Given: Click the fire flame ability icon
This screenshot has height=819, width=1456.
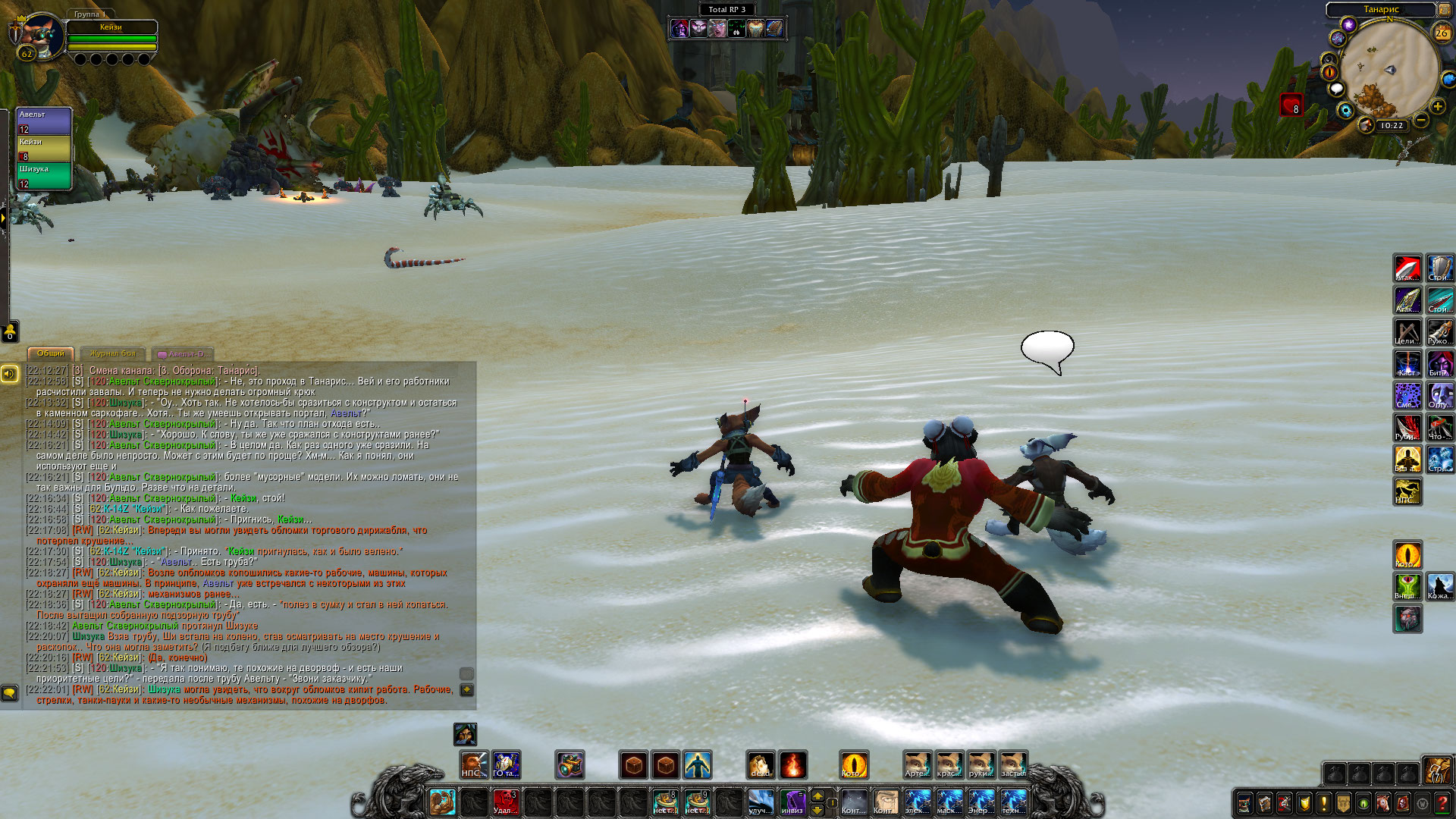Looking at the screenshot, I should [792, 764].
